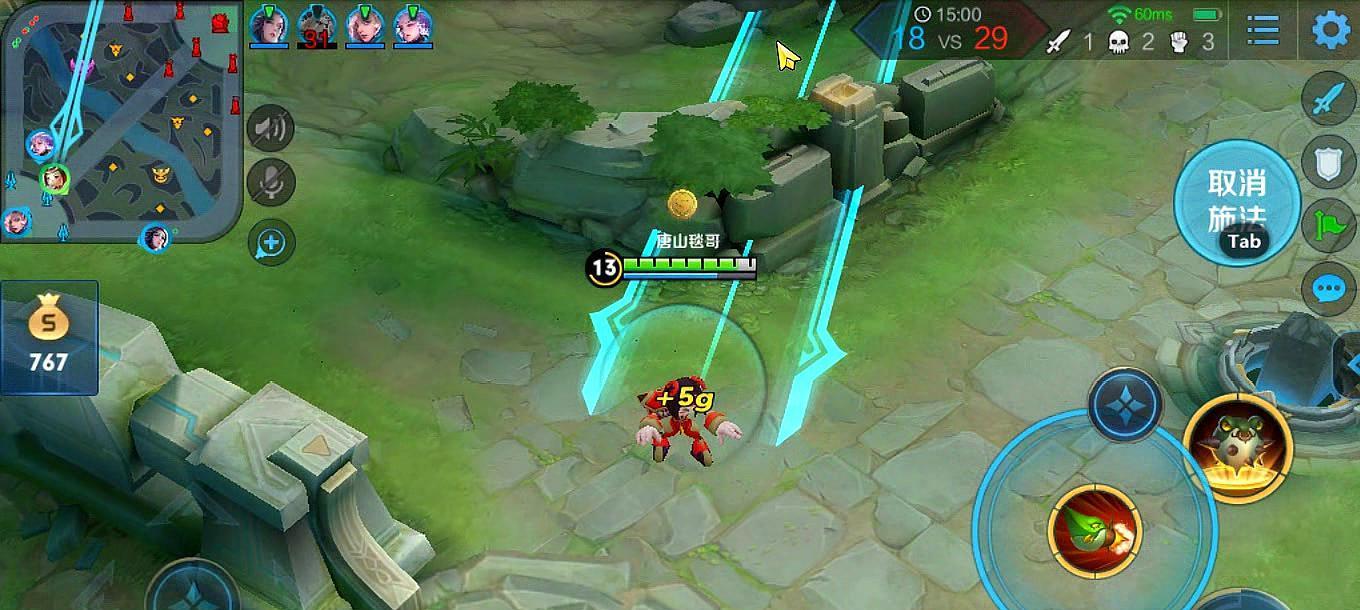Open the scoreboard list icon
This screenshot has height=610, width=1360.
[x=1263, y=30]
